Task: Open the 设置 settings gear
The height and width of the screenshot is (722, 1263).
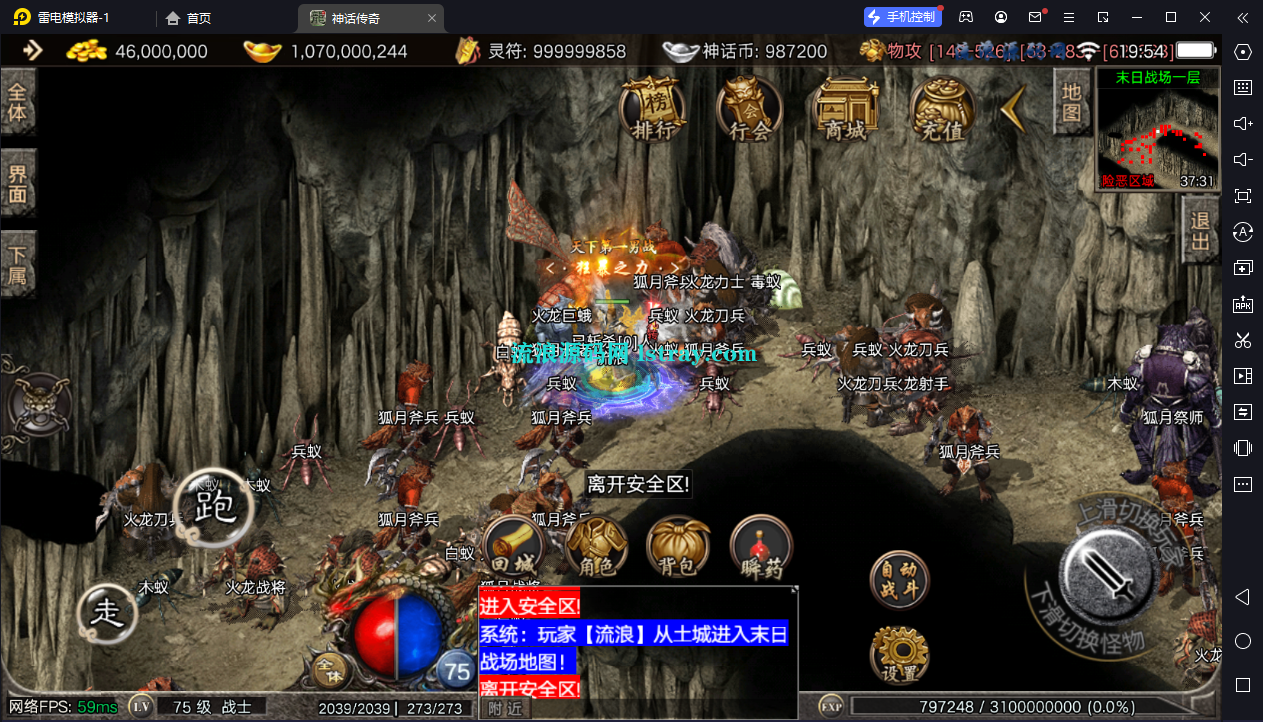Action: click(x=900, y=656)
